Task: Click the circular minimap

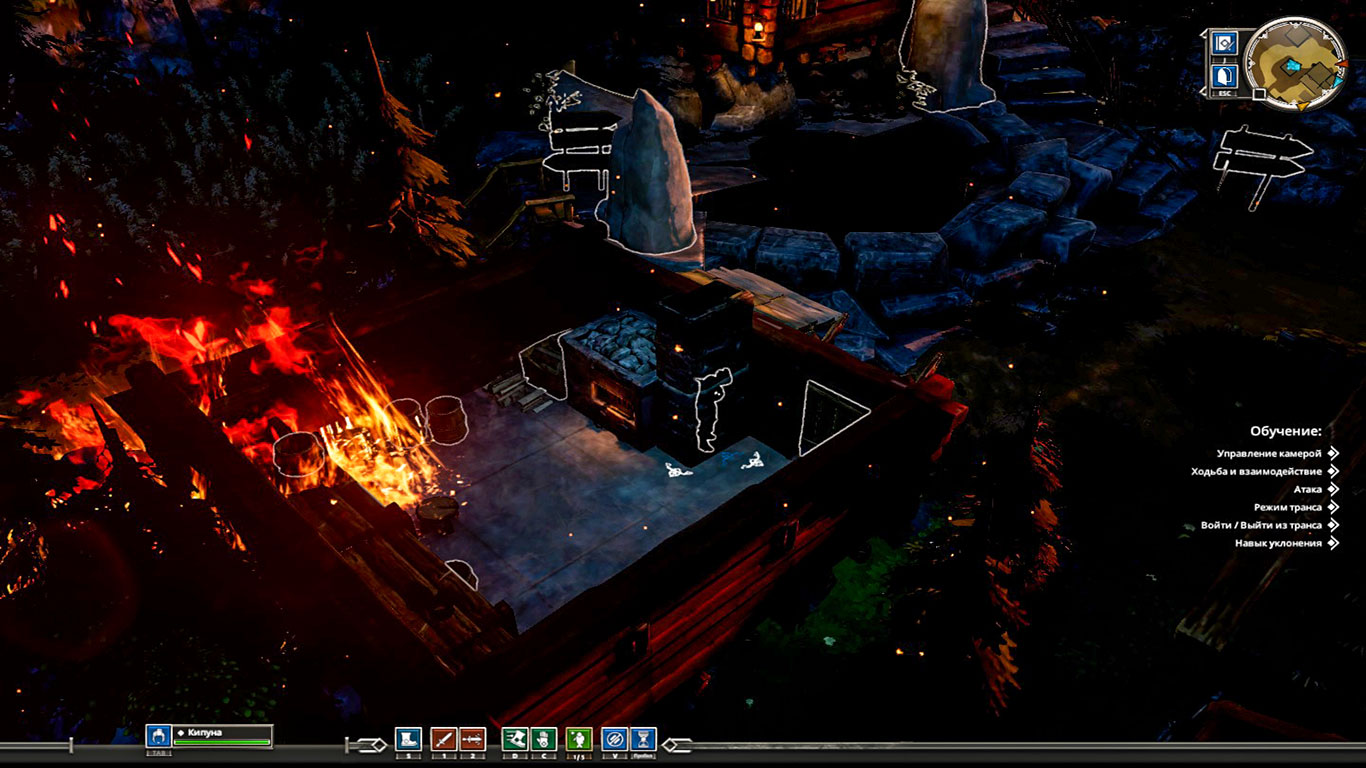Action: (1294, 63)
